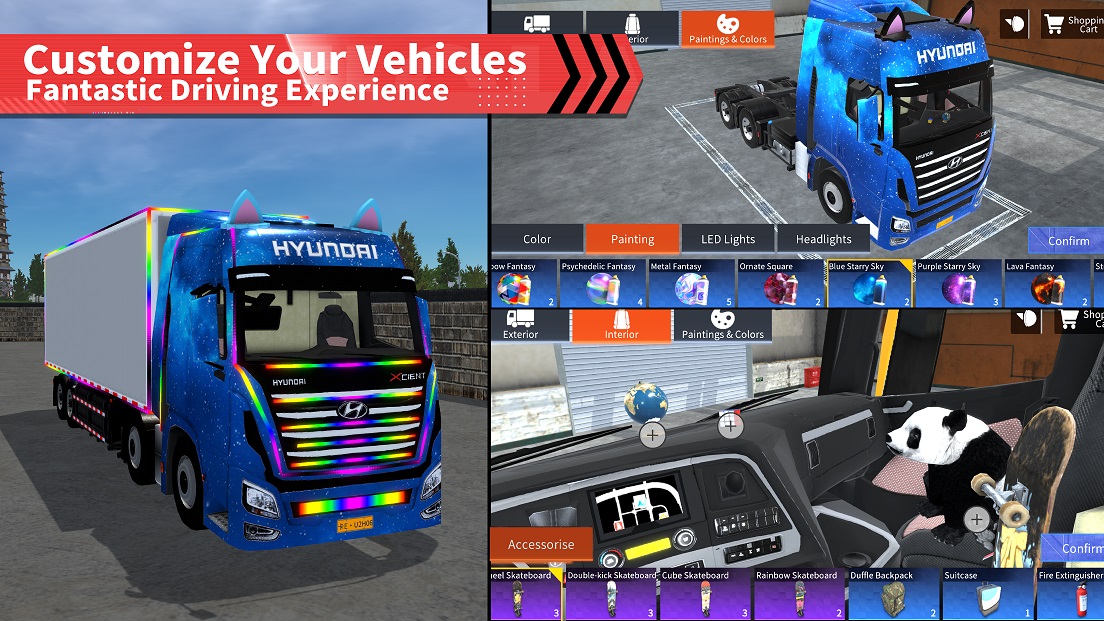
Task: Choose the Psychedelic Fantasy paint
Action: pos(602,283)
